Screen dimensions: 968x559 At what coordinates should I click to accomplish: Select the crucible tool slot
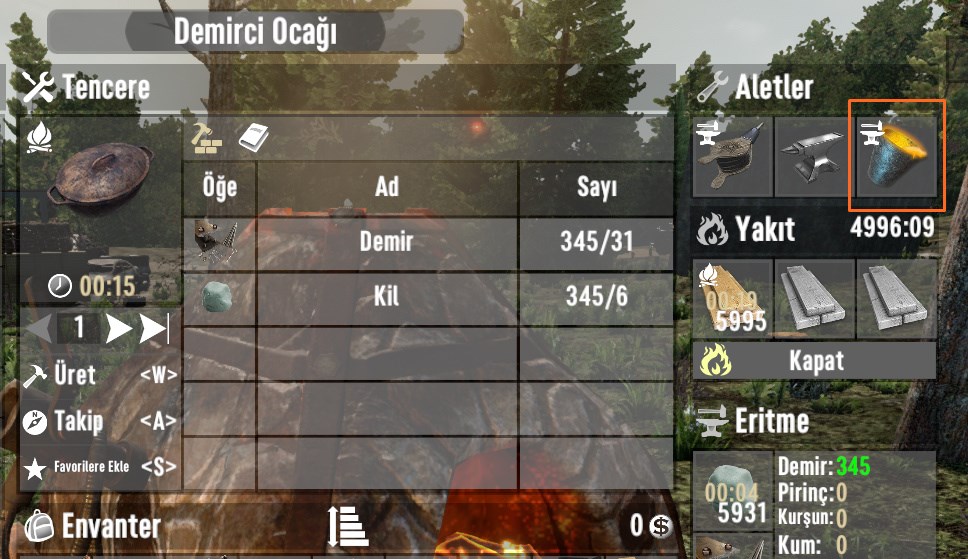coord(895,156)
